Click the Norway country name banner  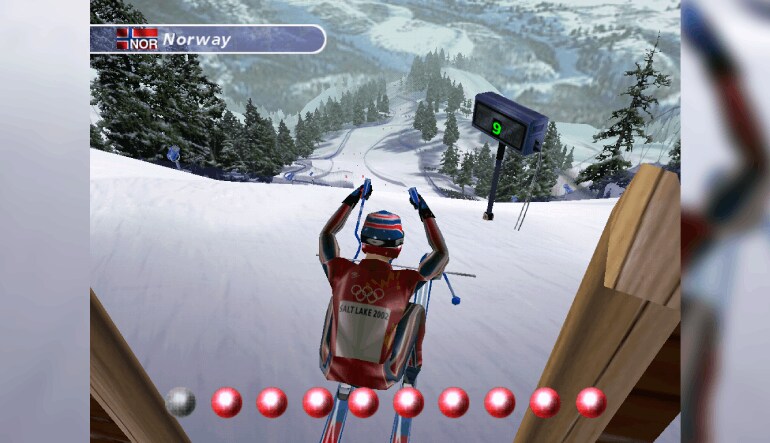(208, 39)
